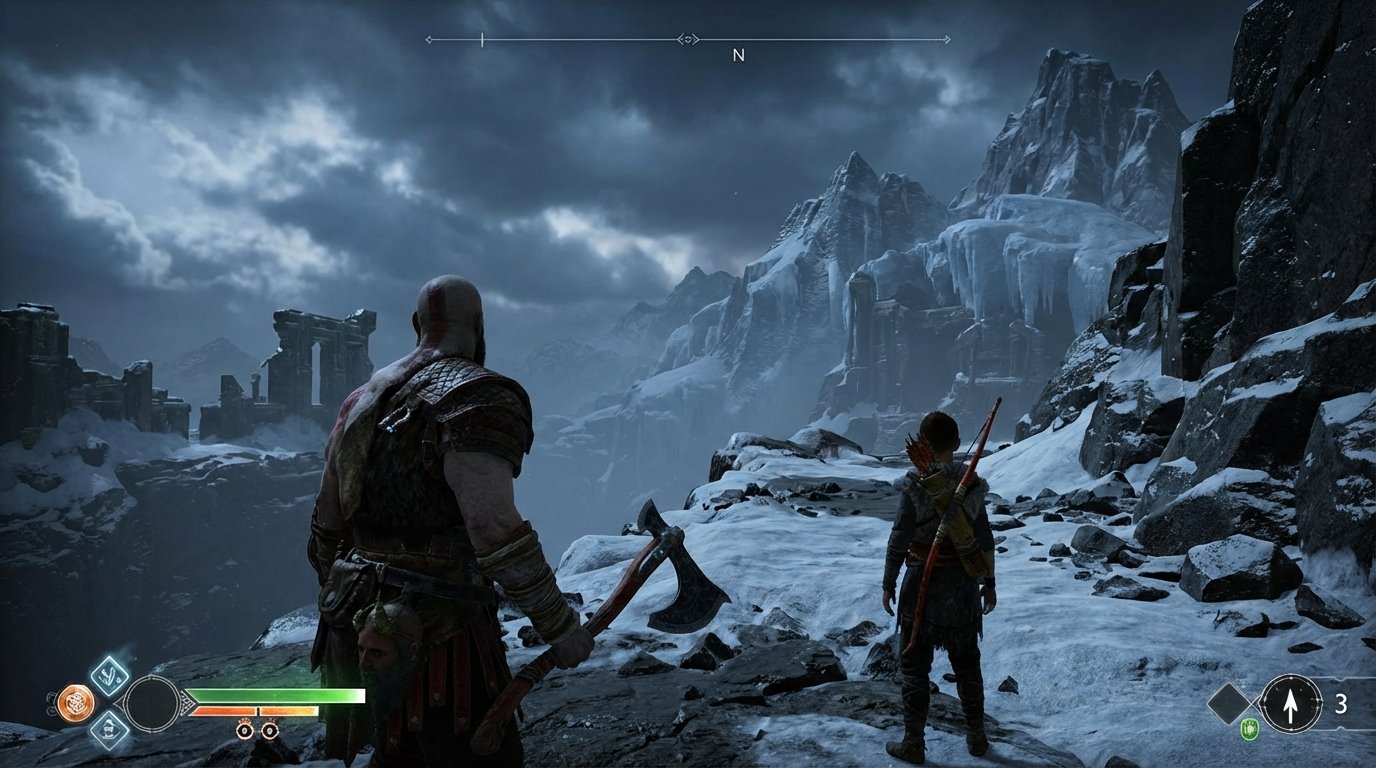1376x768 pixels.
Task: Toggle the second resurrection stone pip
Action: (270, 731)
